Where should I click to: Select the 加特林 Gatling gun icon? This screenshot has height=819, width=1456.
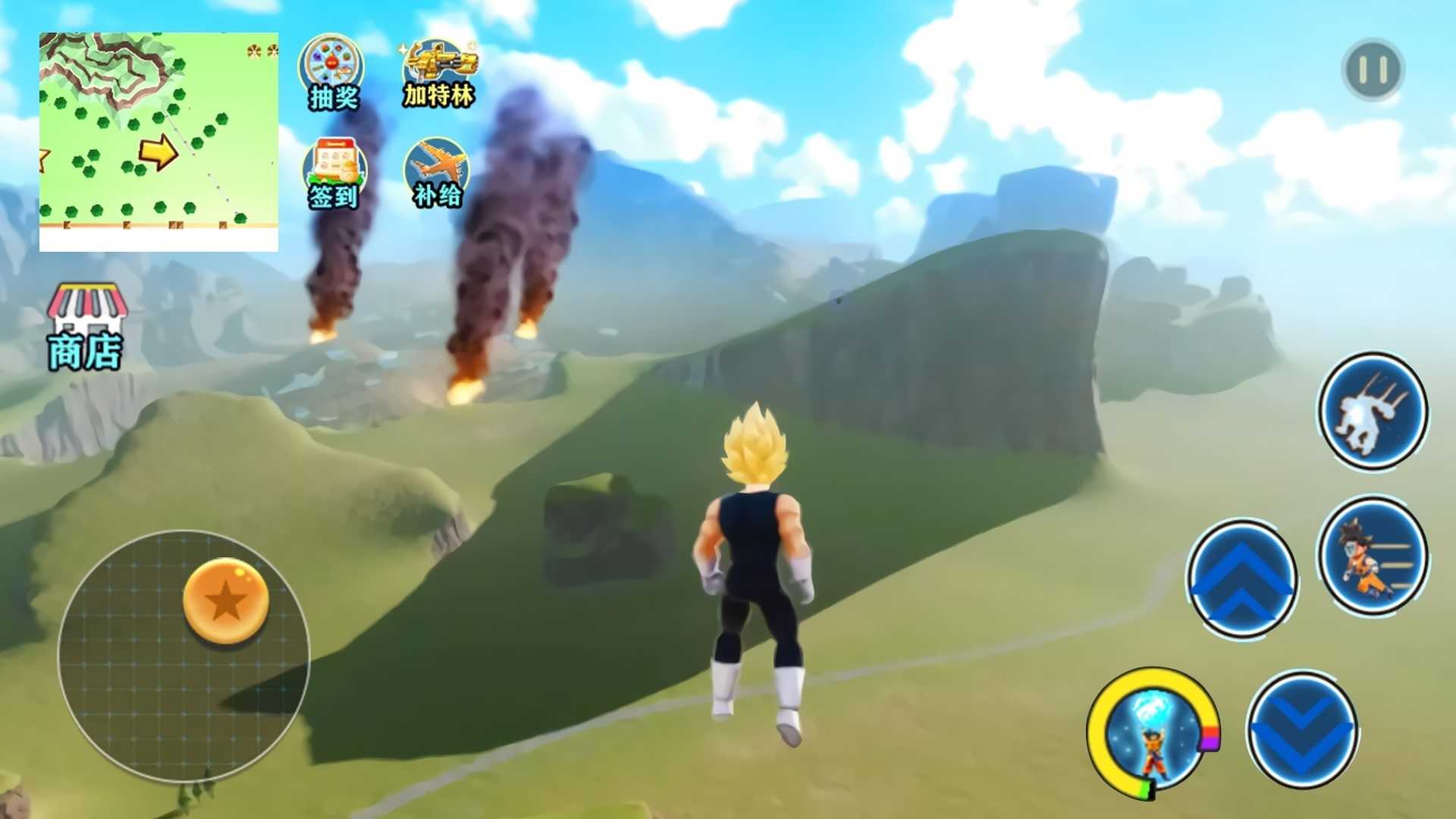[438, 74]
